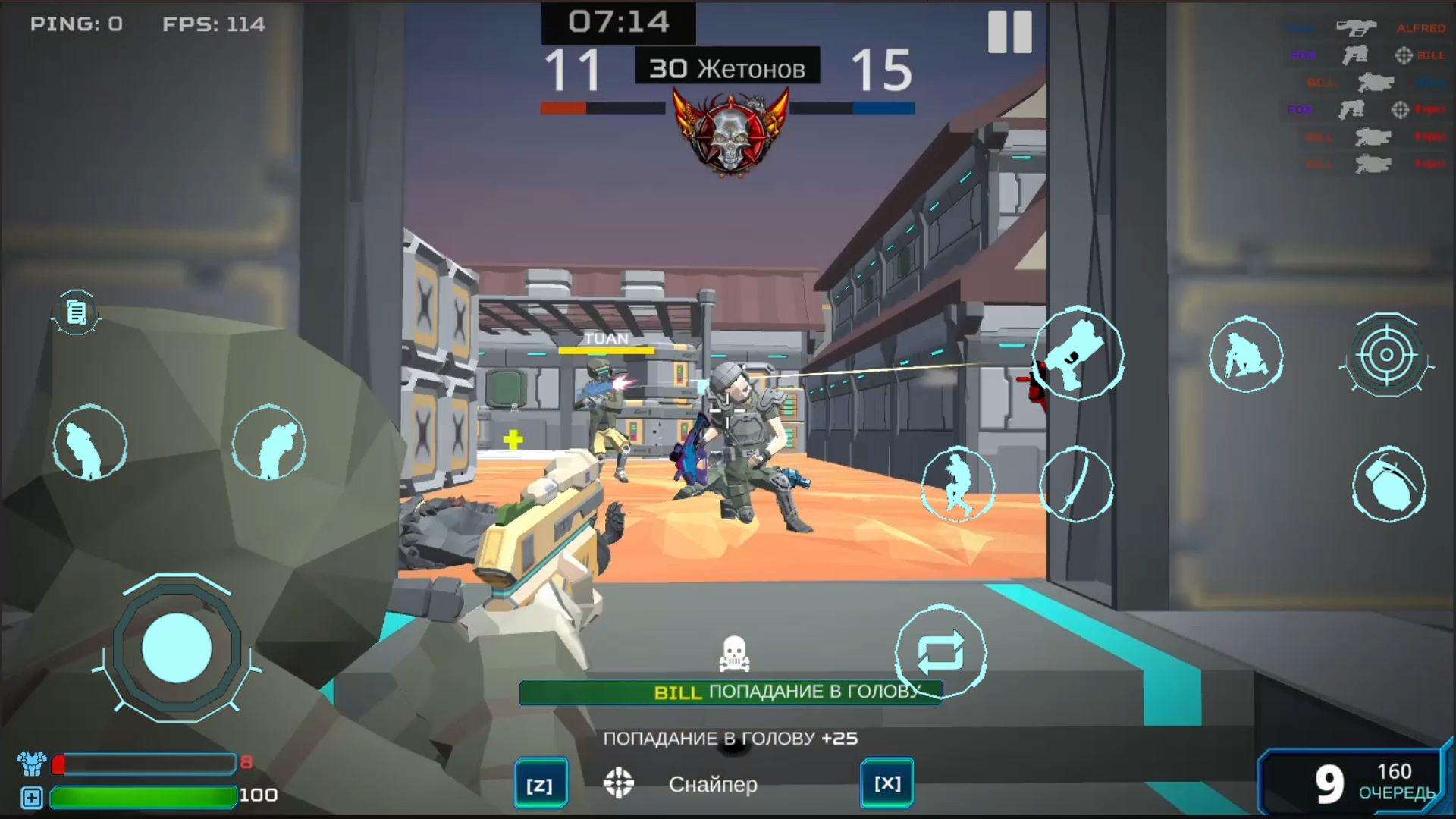
Task: Toggle the right-side crouch stance icon
Action: 1247,355
